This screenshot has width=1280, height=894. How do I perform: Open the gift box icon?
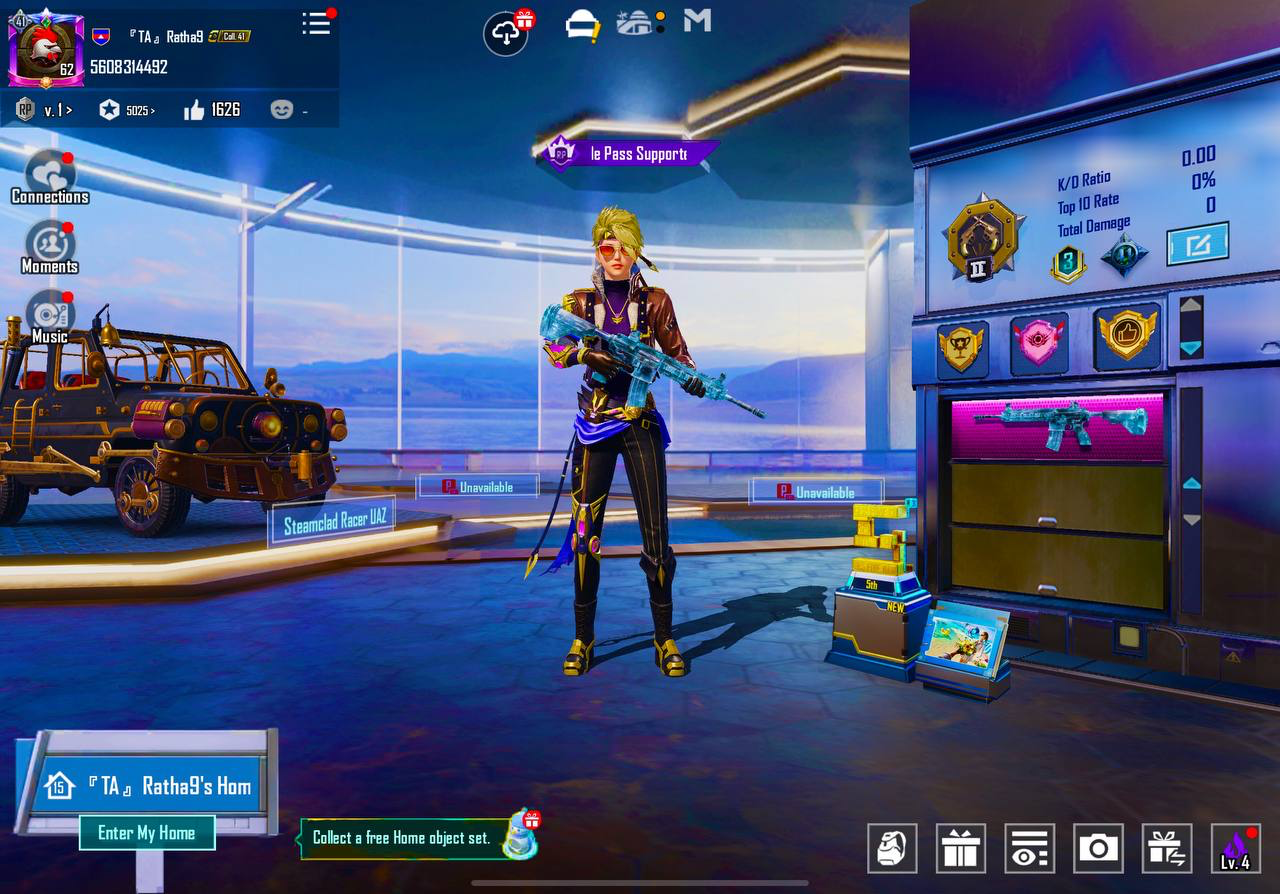961,848
